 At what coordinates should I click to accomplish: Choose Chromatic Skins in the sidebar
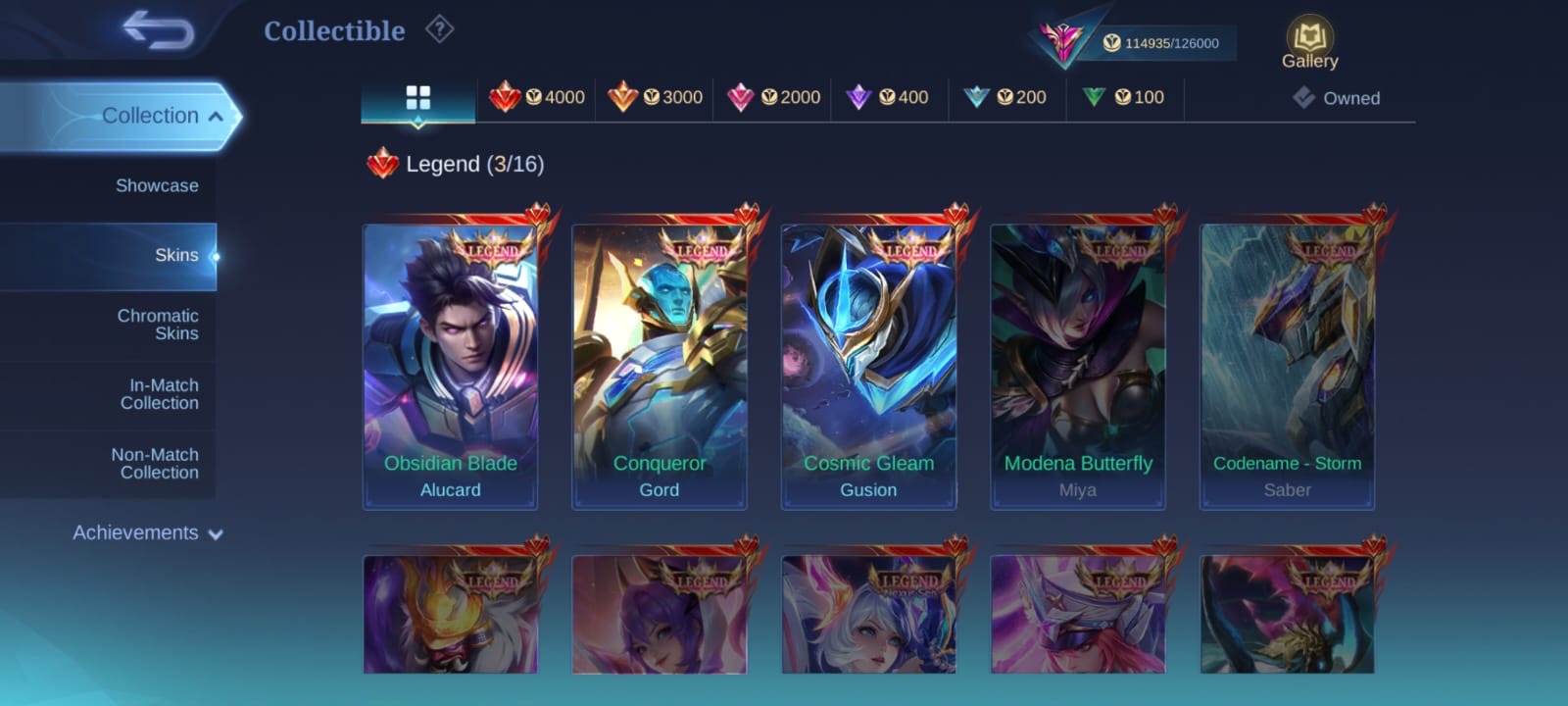click(157, 325)
